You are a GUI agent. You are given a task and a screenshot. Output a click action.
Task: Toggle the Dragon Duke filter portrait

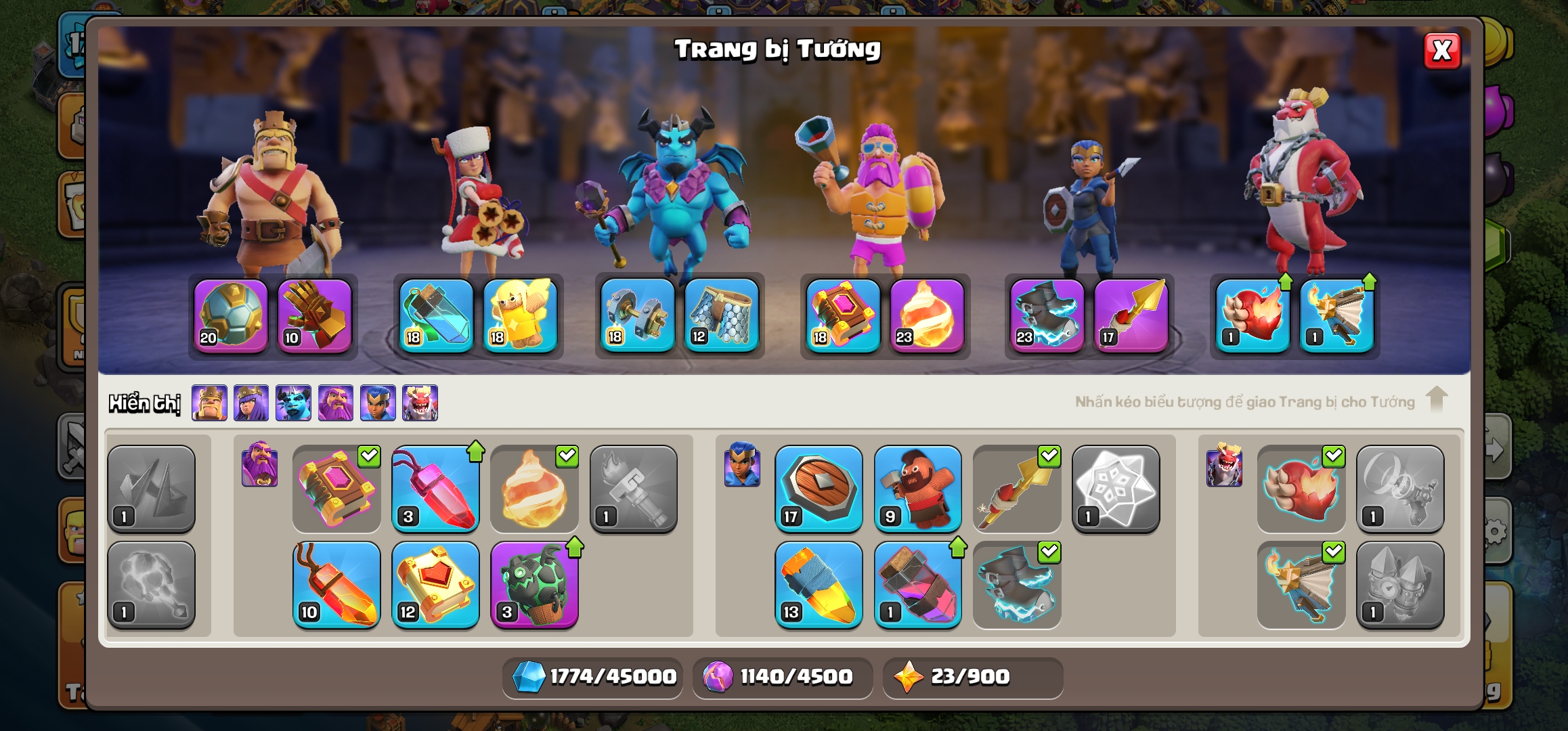coord(420,403)
